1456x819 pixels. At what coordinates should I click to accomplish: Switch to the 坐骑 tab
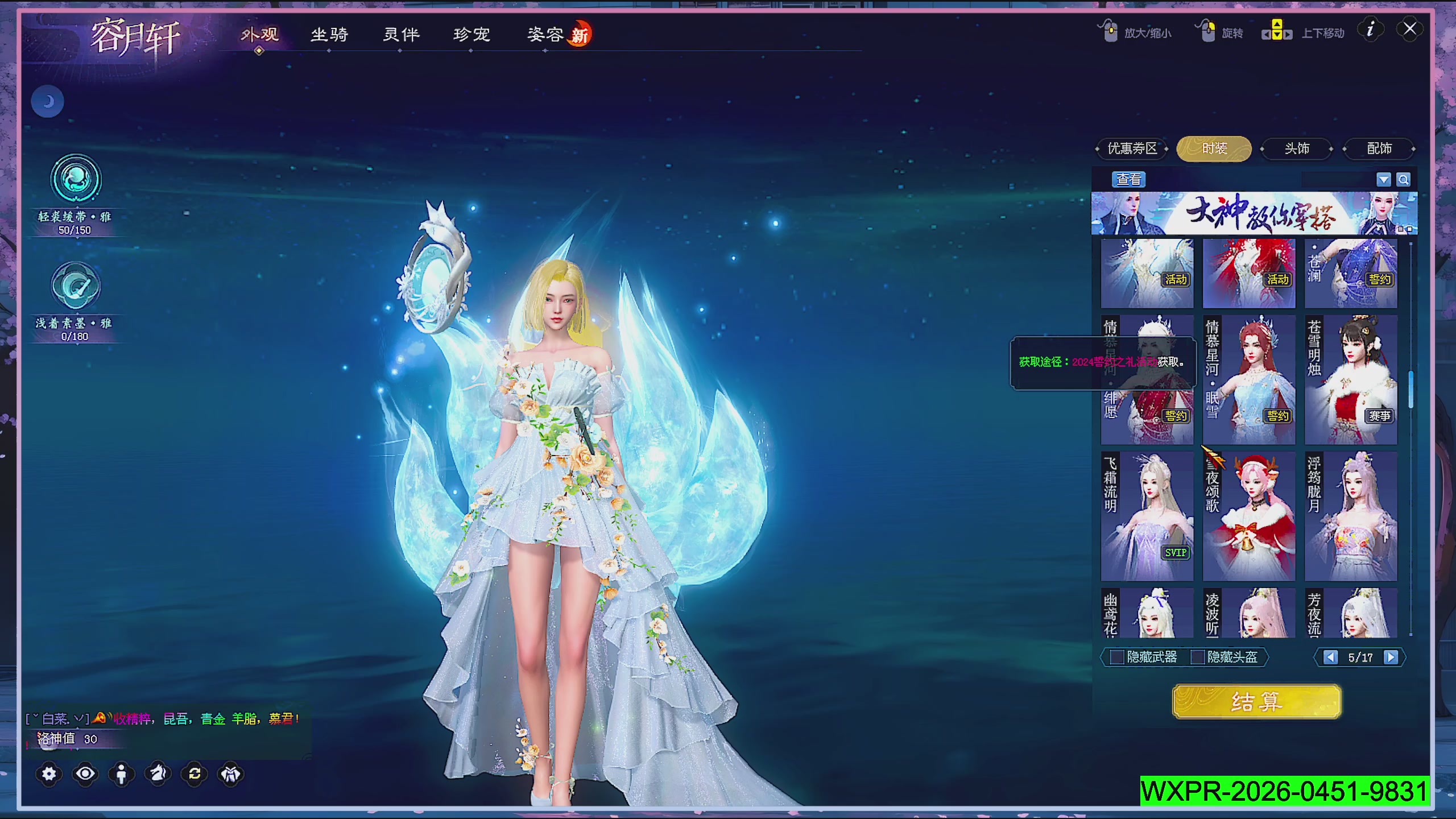(x=329, y=35)
